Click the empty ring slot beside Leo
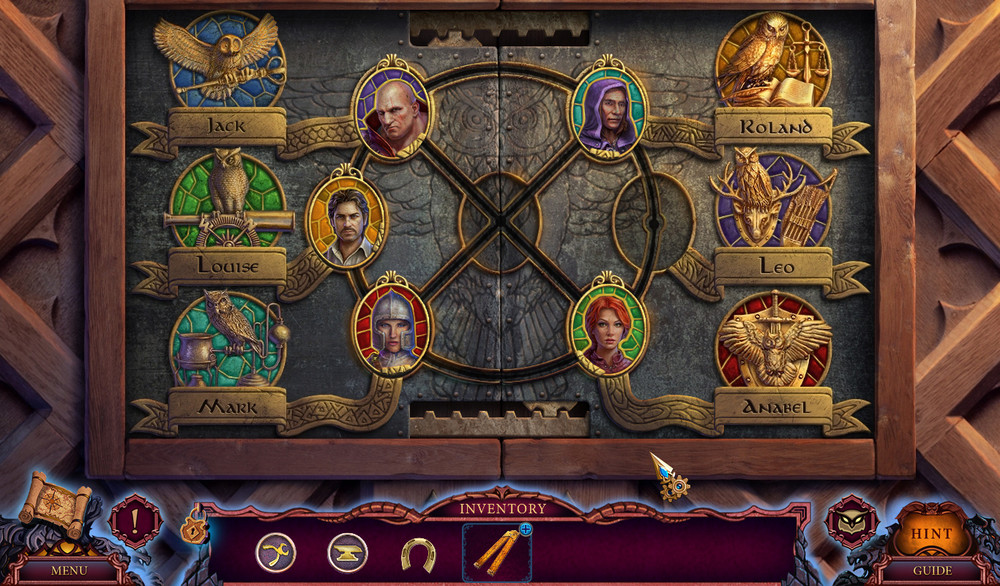 pos(657,222)
